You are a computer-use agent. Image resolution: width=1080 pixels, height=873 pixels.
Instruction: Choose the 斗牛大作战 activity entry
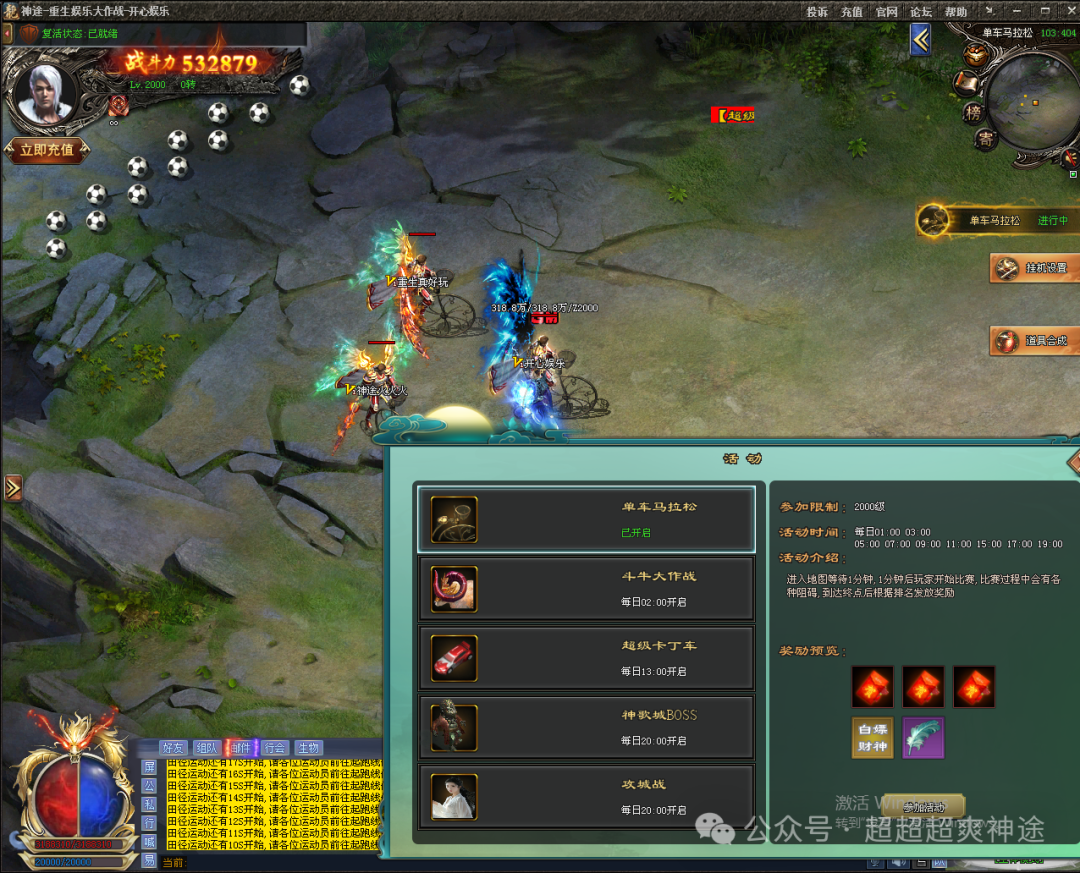coord(585,589)
